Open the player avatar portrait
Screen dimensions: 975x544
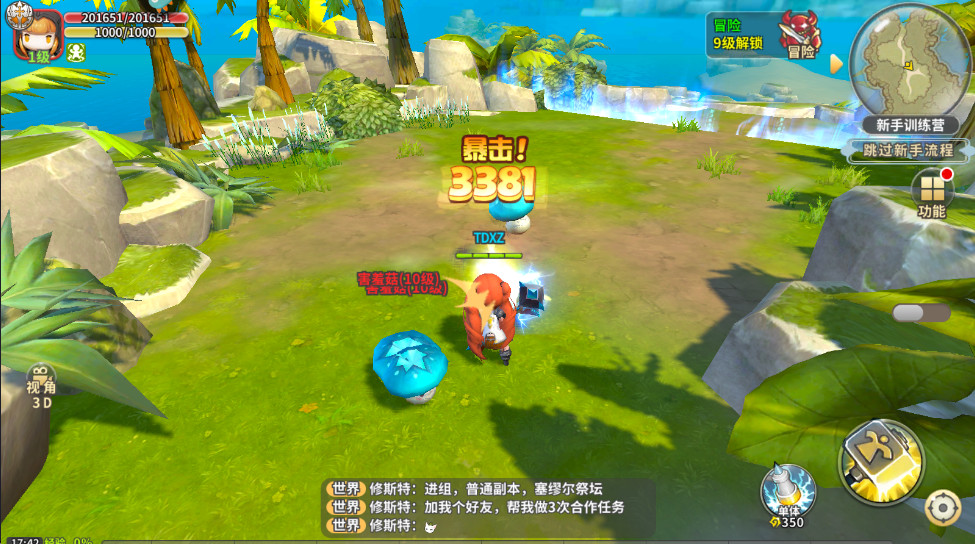tap(33, 32)
